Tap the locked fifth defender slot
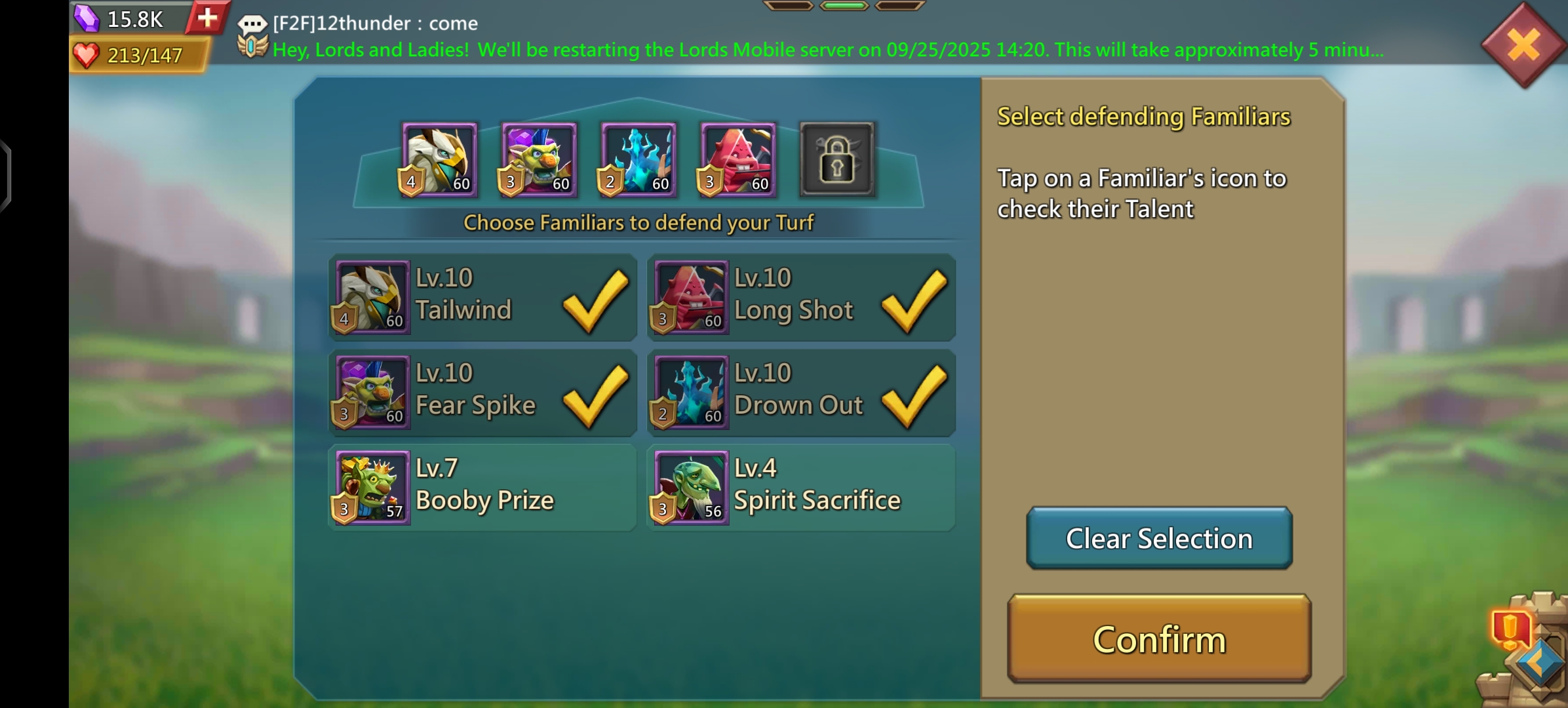 (x=837, y=160)
